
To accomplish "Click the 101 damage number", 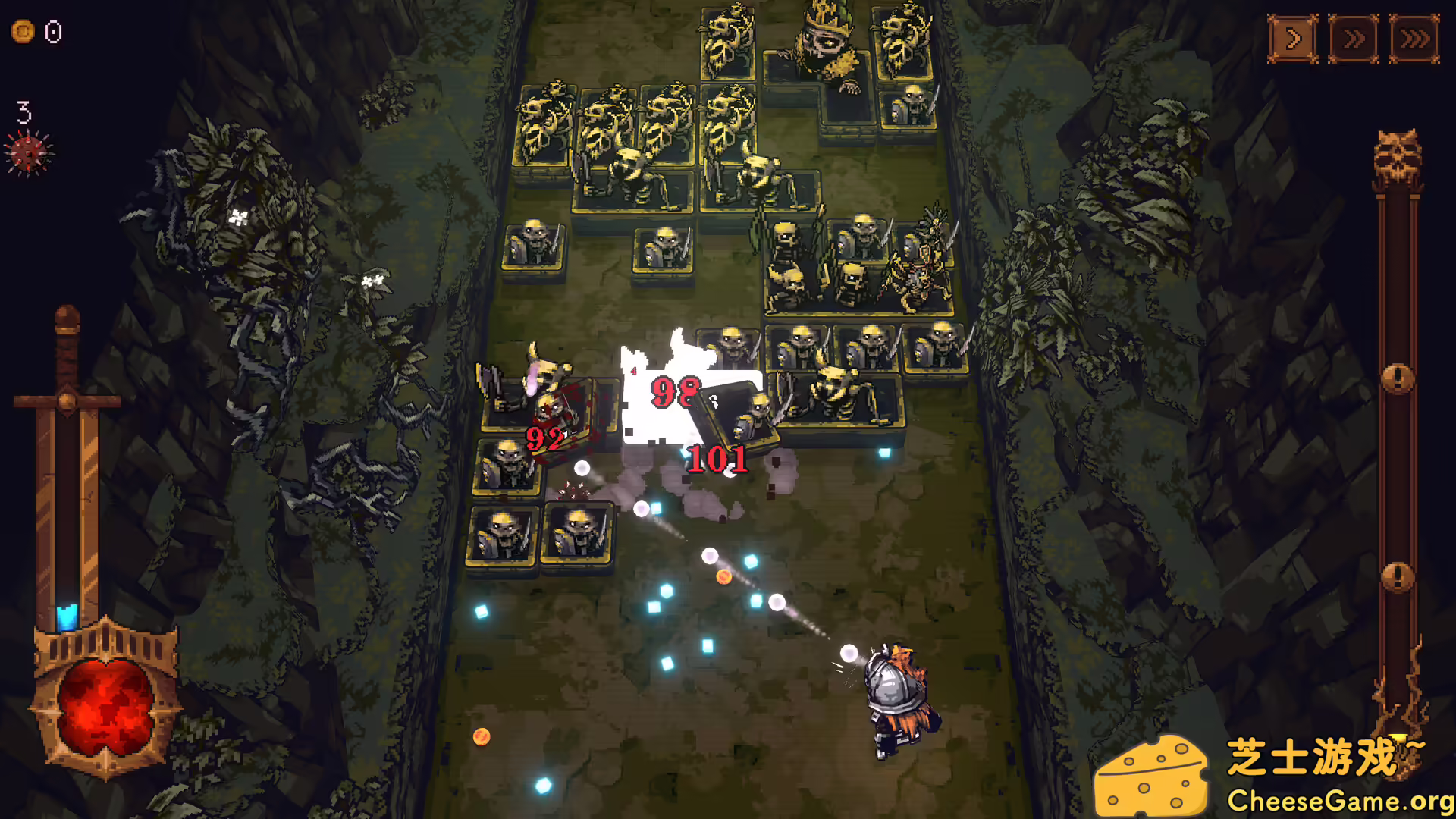I will pos(718,457).
